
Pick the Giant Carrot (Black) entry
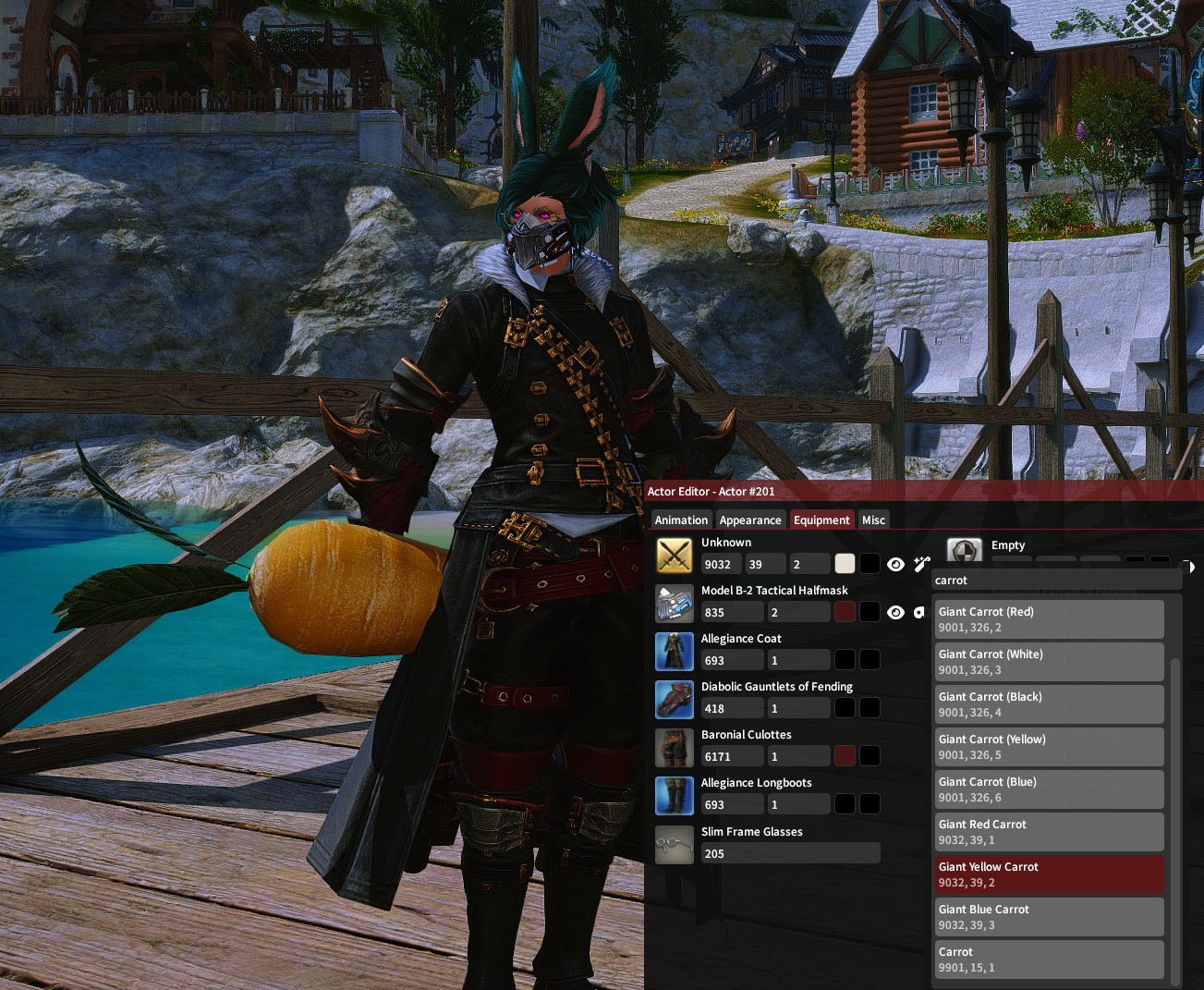coord(1049,704)
